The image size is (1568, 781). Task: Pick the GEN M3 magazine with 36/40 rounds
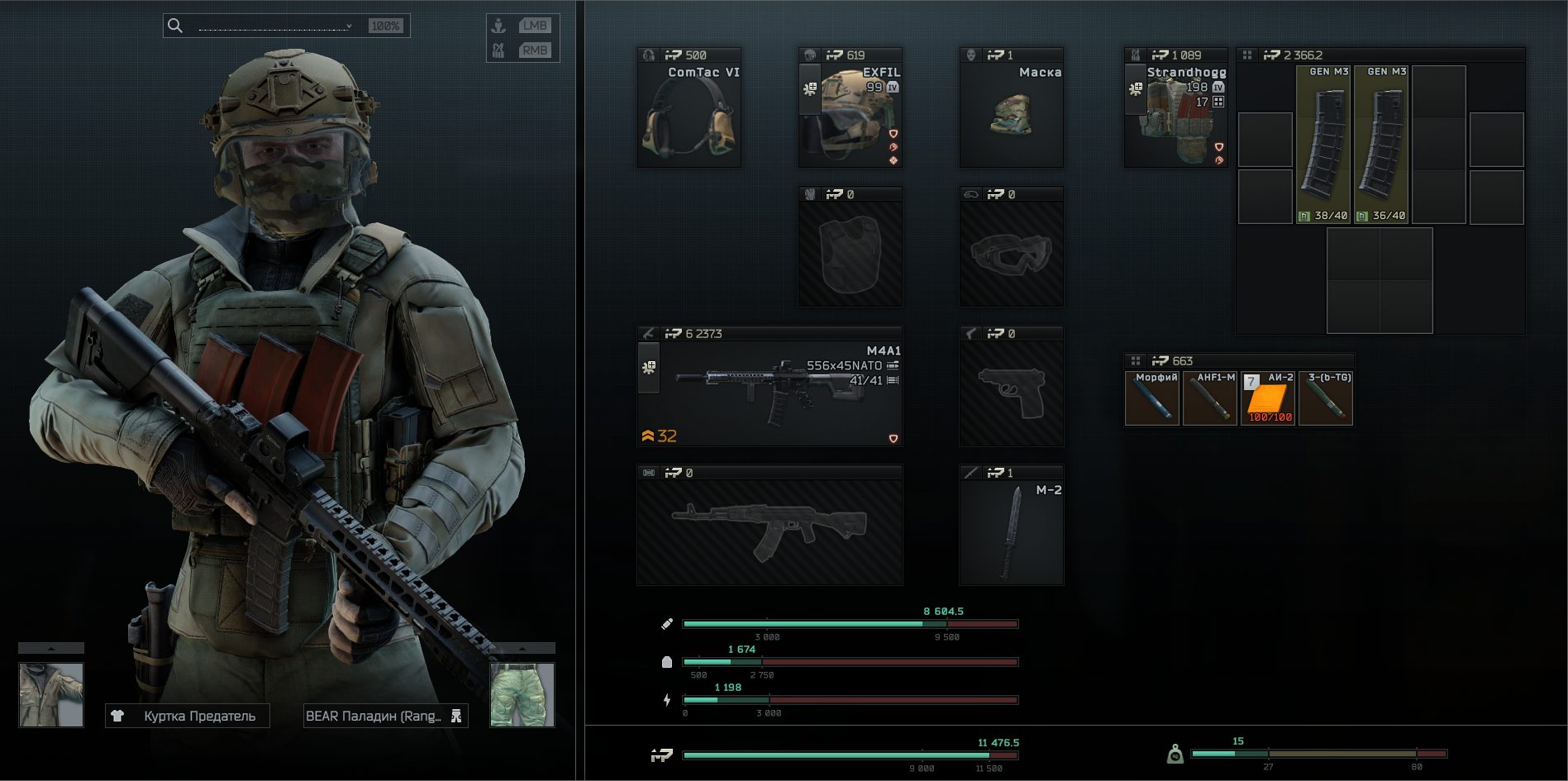pyautogui.click(x=1381, y=145)
